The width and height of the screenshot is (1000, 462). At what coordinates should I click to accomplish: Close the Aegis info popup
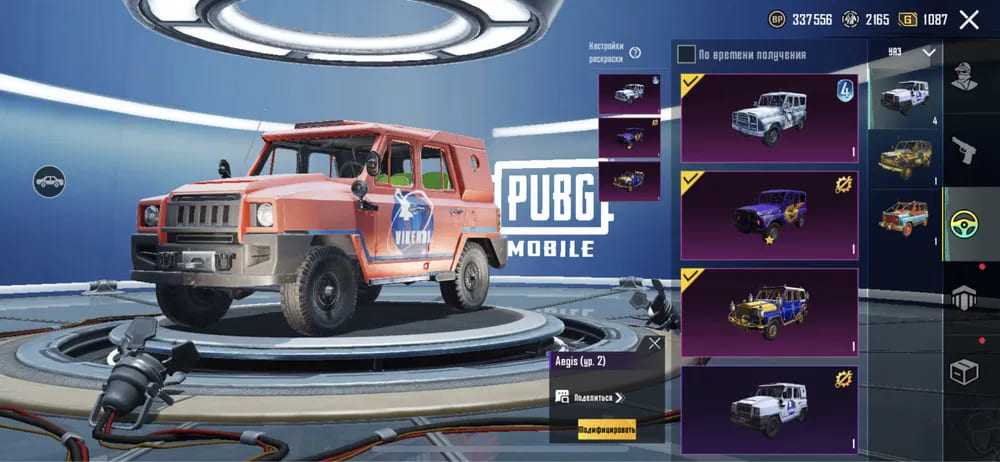coord(654,343)
